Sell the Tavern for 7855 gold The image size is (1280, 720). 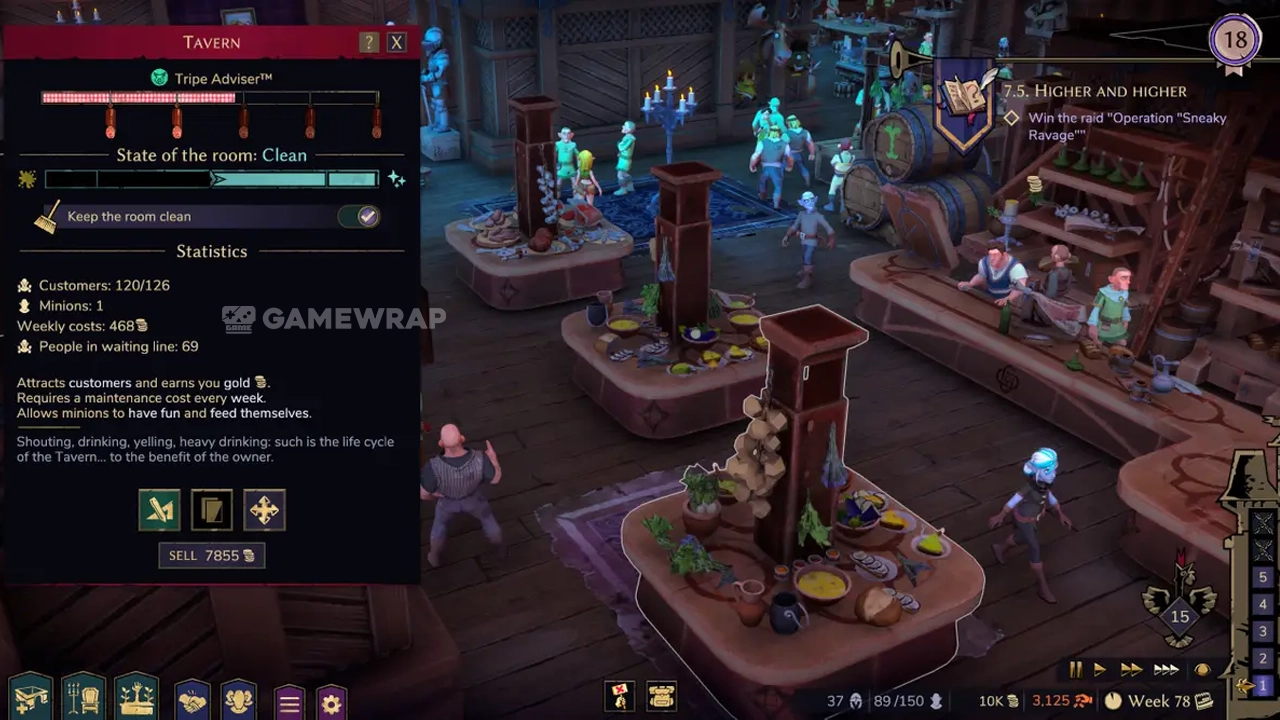coord(212,555)
